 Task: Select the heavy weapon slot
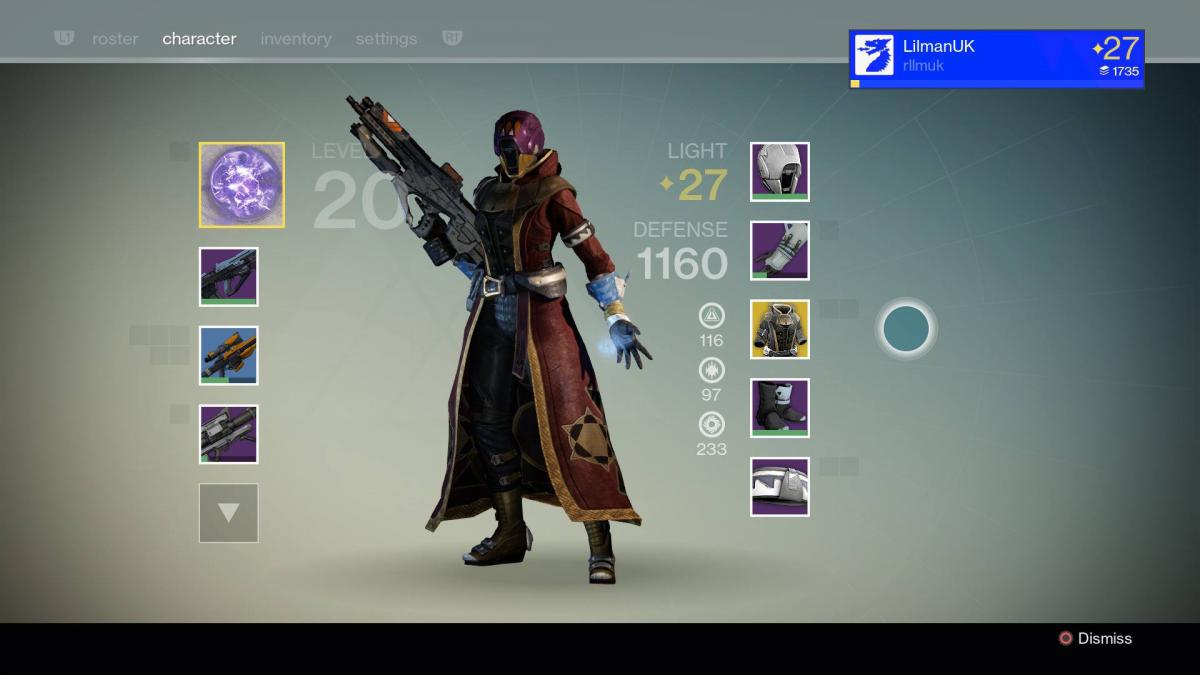tap(229, 434)
